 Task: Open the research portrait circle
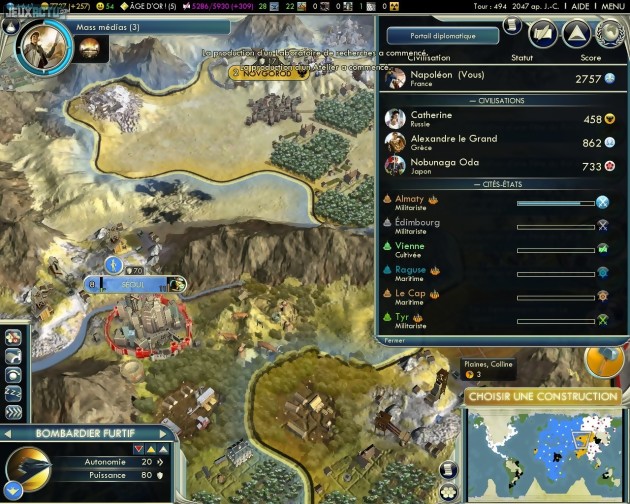tap(43, 38)
